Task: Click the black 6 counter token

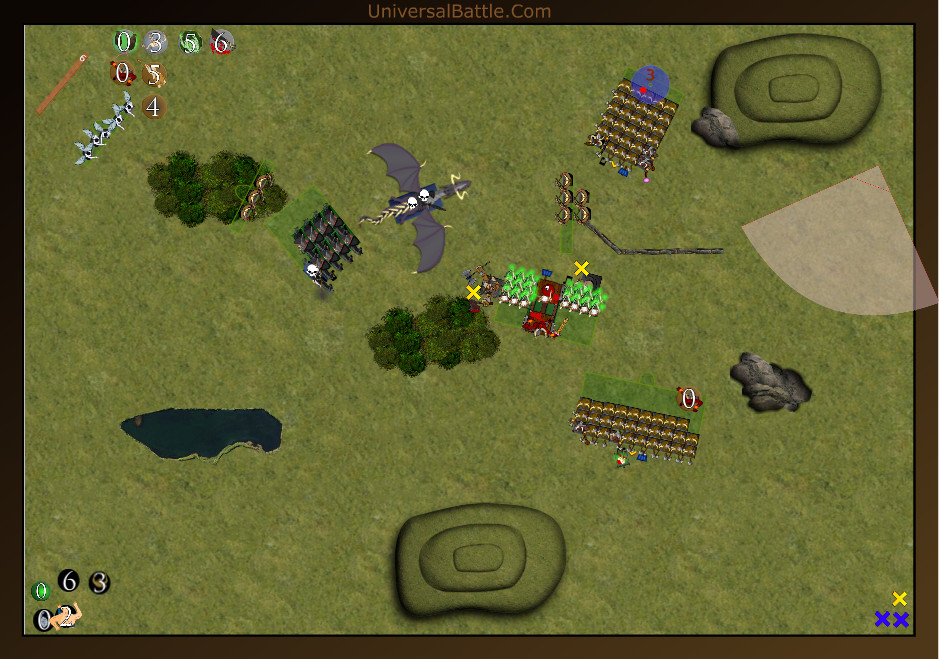Action: coord(68,580)
